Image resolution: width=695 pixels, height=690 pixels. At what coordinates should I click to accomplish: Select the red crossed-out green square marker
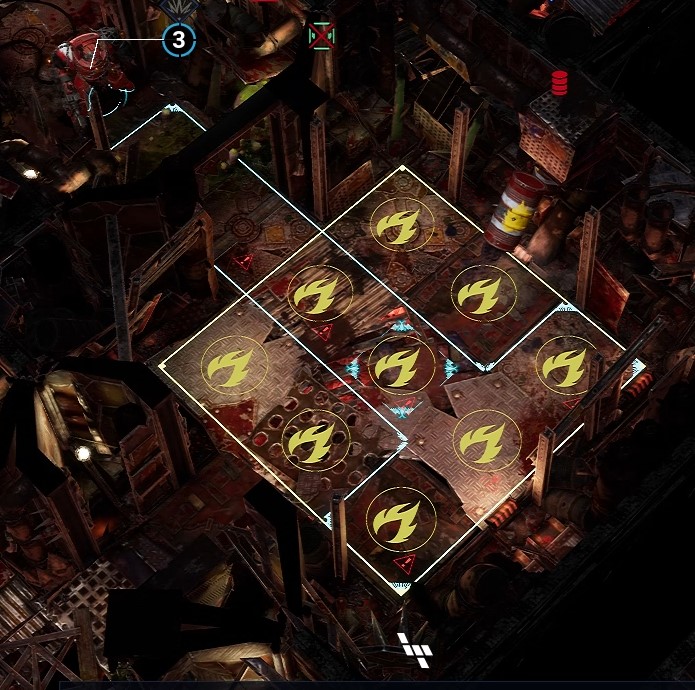pos(321,36)
